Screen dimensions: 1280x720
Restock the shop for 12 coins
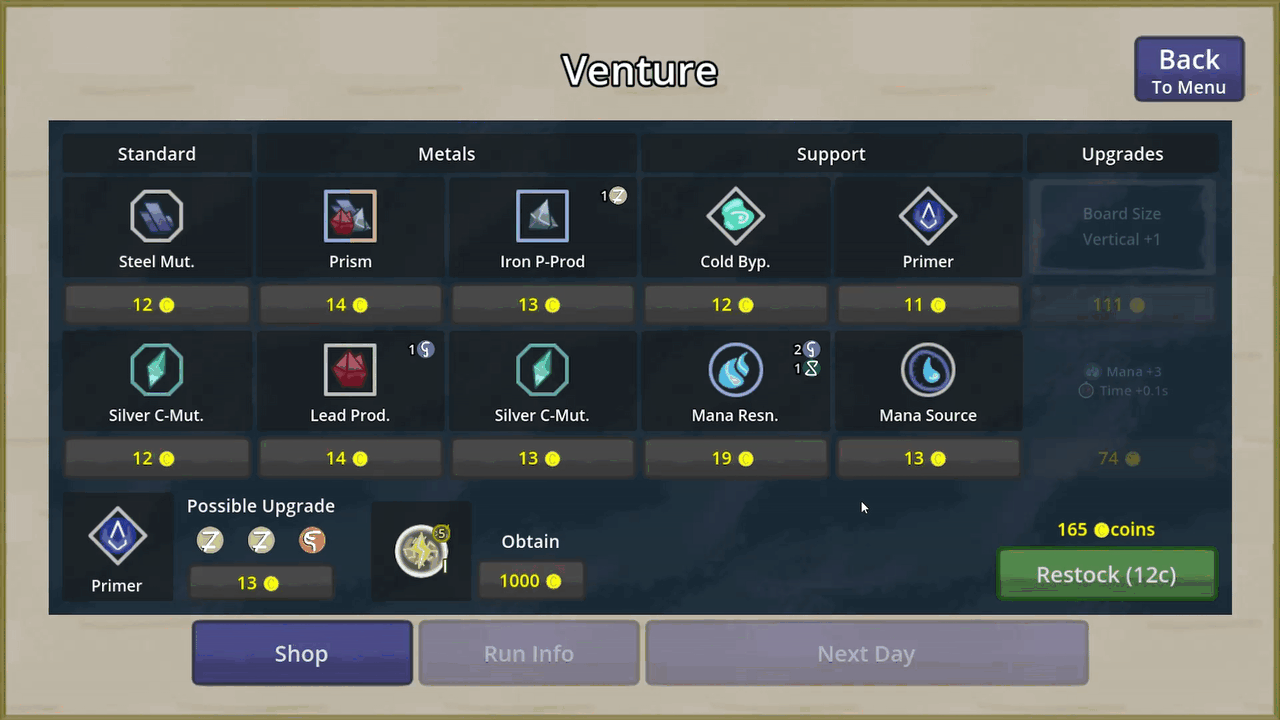point(1107,575)
